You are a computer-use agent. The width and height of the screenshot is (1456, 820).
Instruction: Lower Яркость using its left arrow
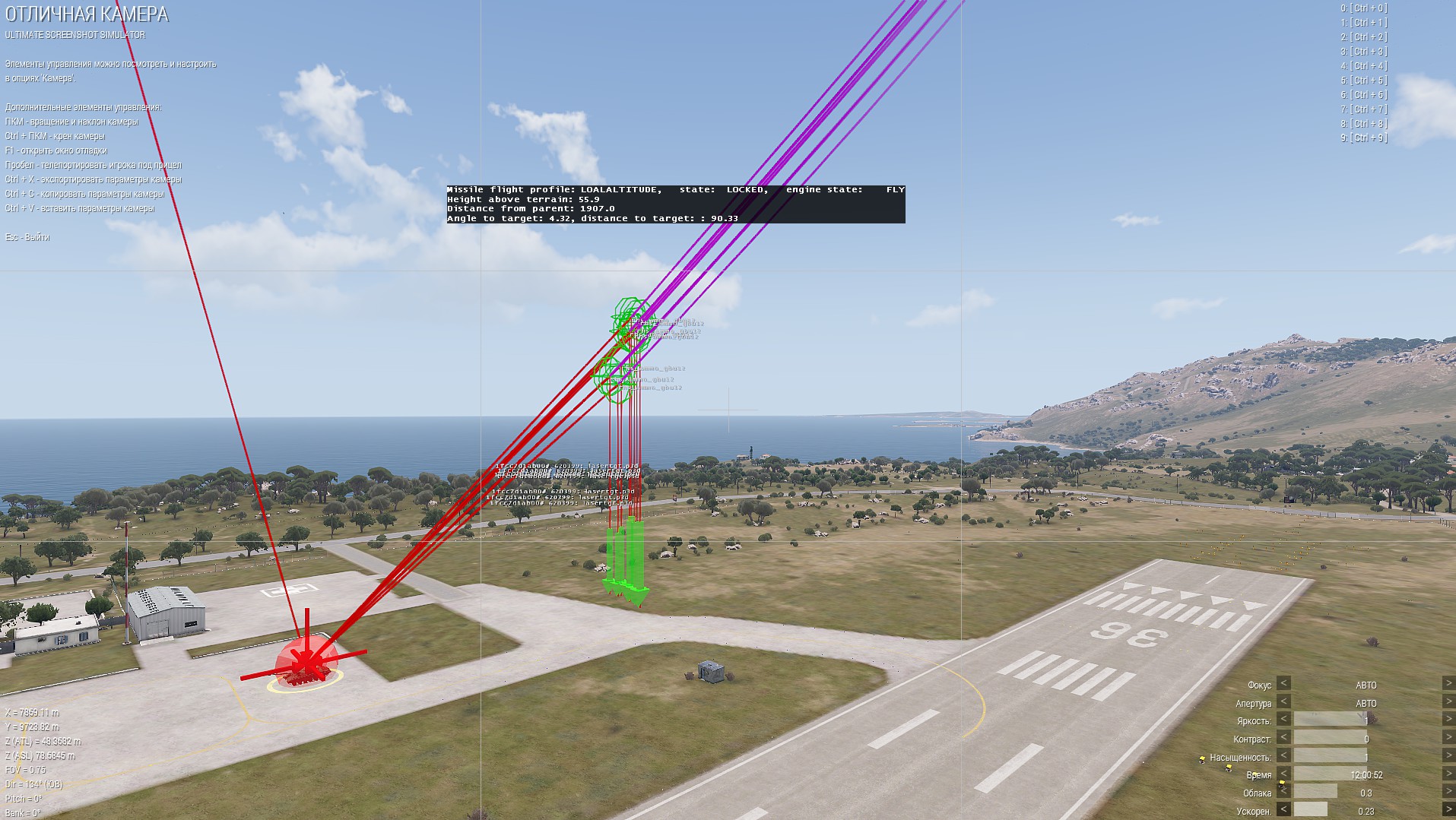[1283, 719]
